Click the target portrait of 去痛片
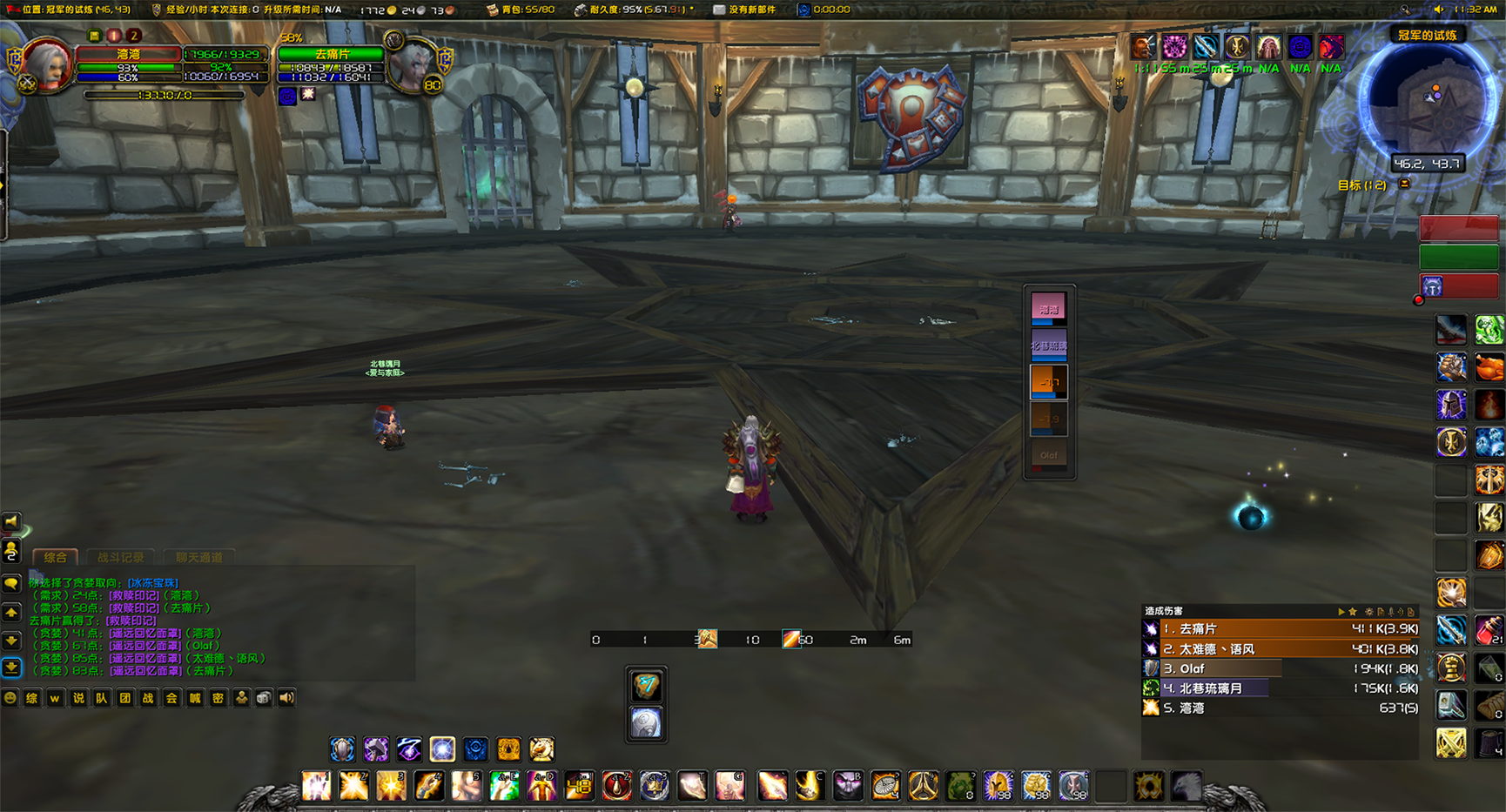The height and width of the screenshot is (812, 1506). click(409, 64)
